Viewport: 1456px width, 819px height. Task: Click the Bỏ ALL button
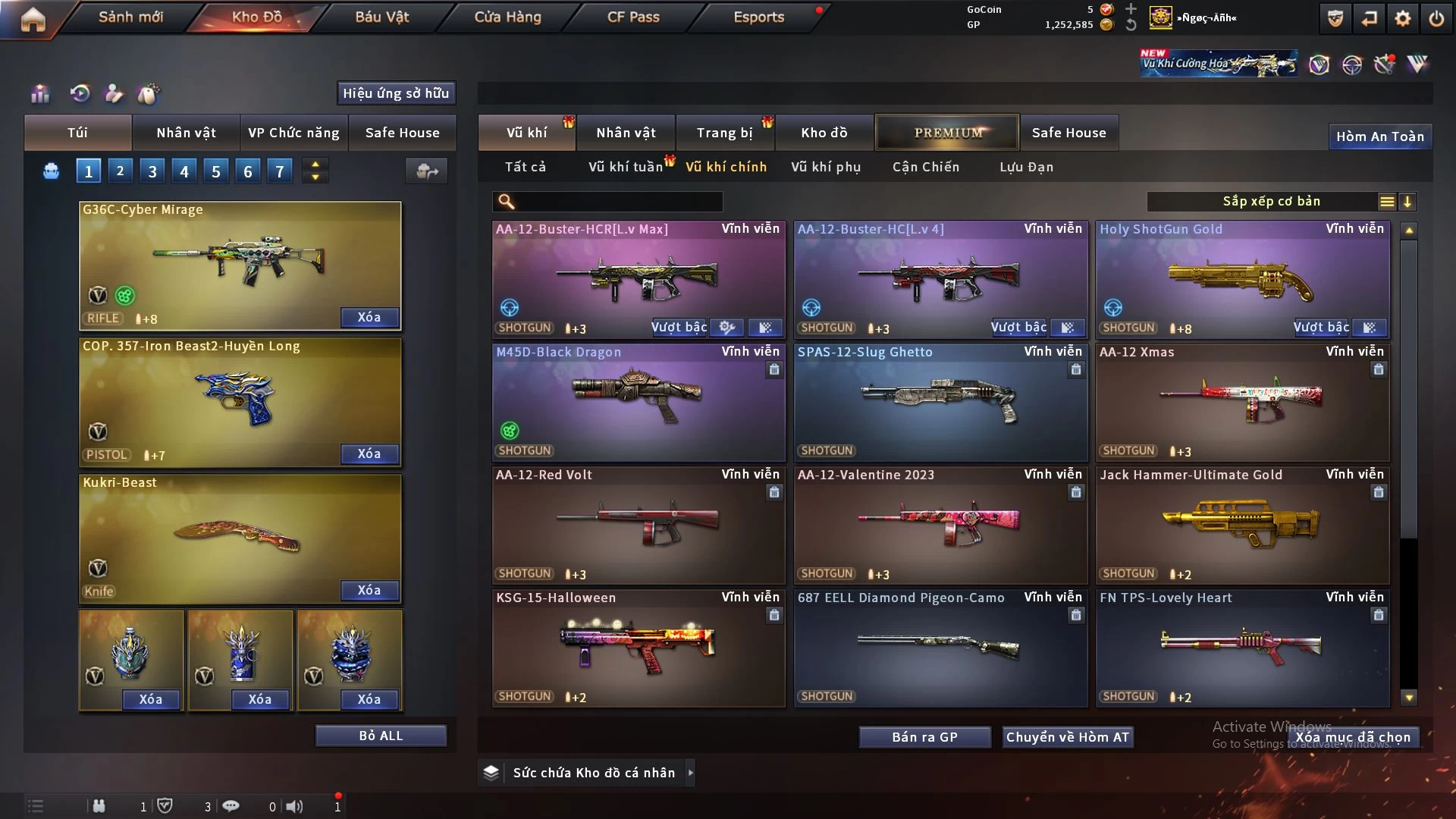381,736
